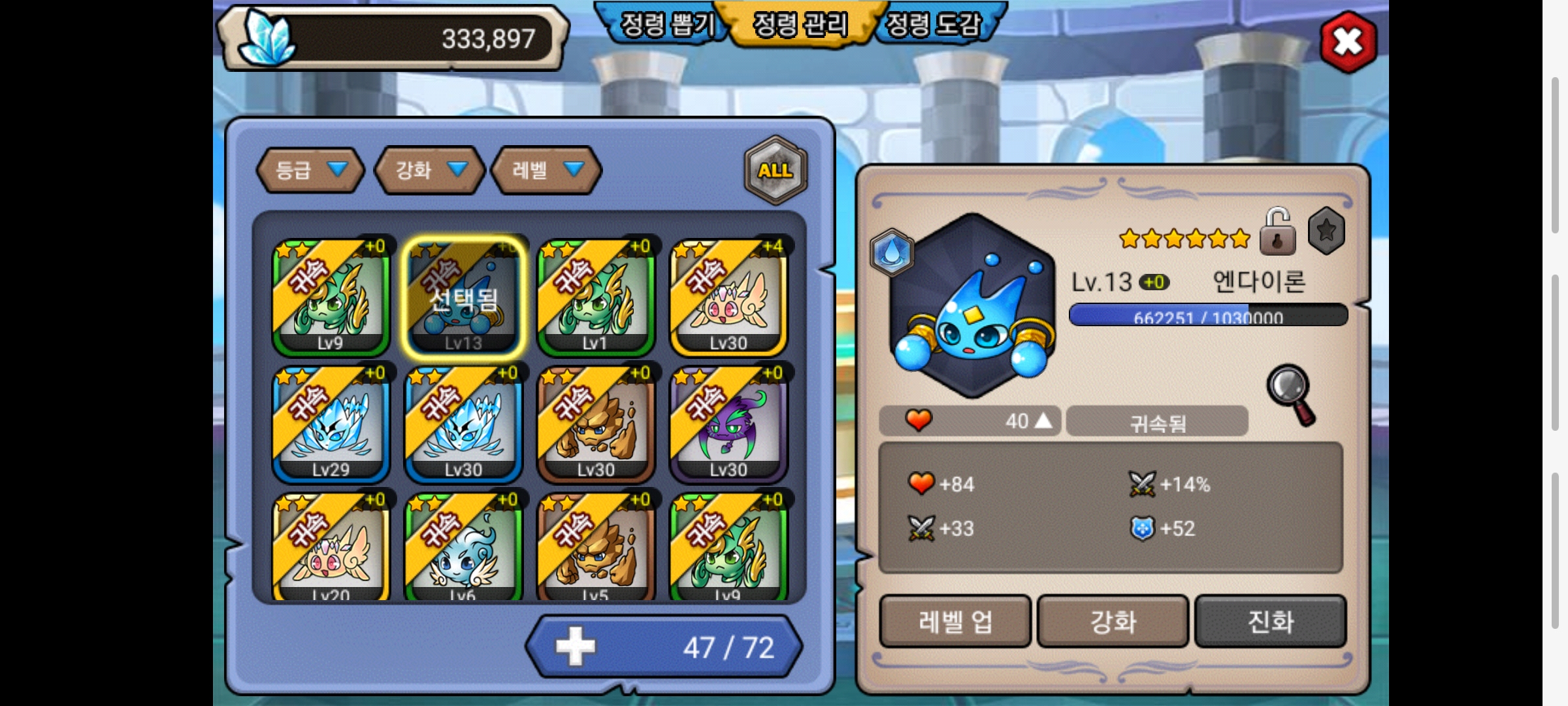Image resolution: width=1568 pixels, height=706 pixels.
Task: Toggle the ALL filter hexagon button
Action: click(x=776, y=170)
